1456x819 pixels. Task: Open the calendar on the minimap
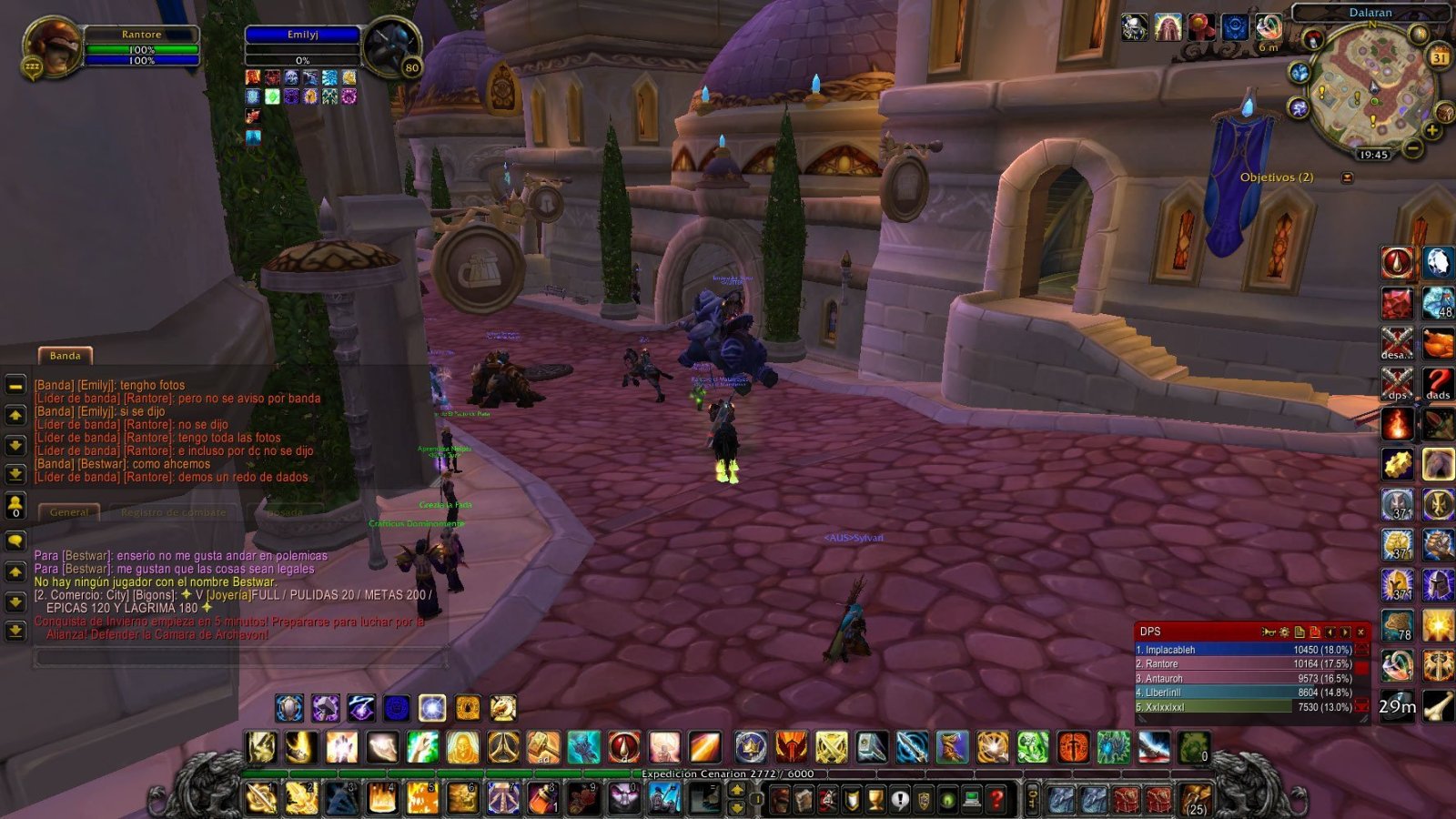(x=1441, y=56)
